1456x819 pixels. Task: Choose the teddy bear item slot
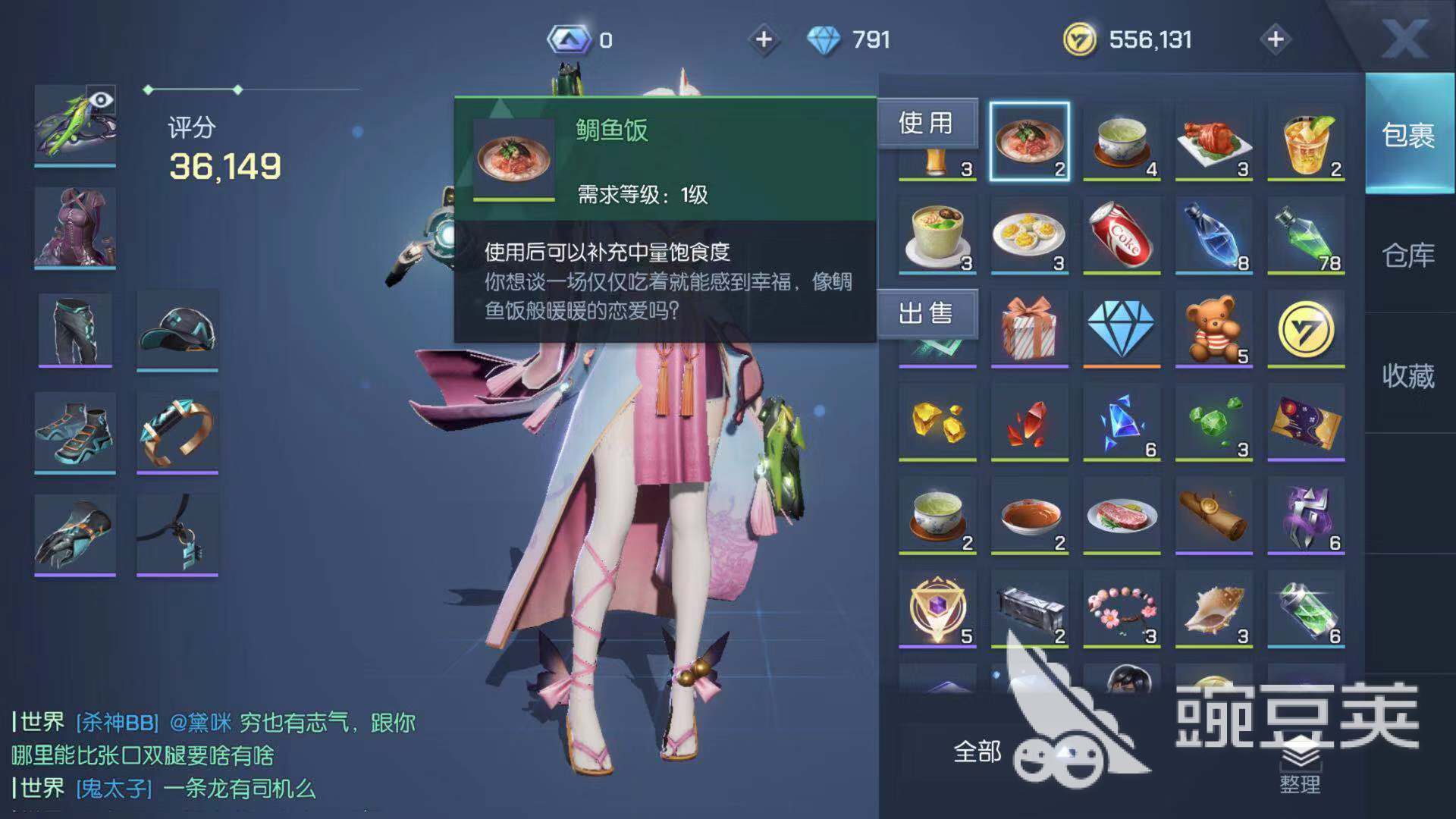pyautogui.click(x=1213, y=329)
